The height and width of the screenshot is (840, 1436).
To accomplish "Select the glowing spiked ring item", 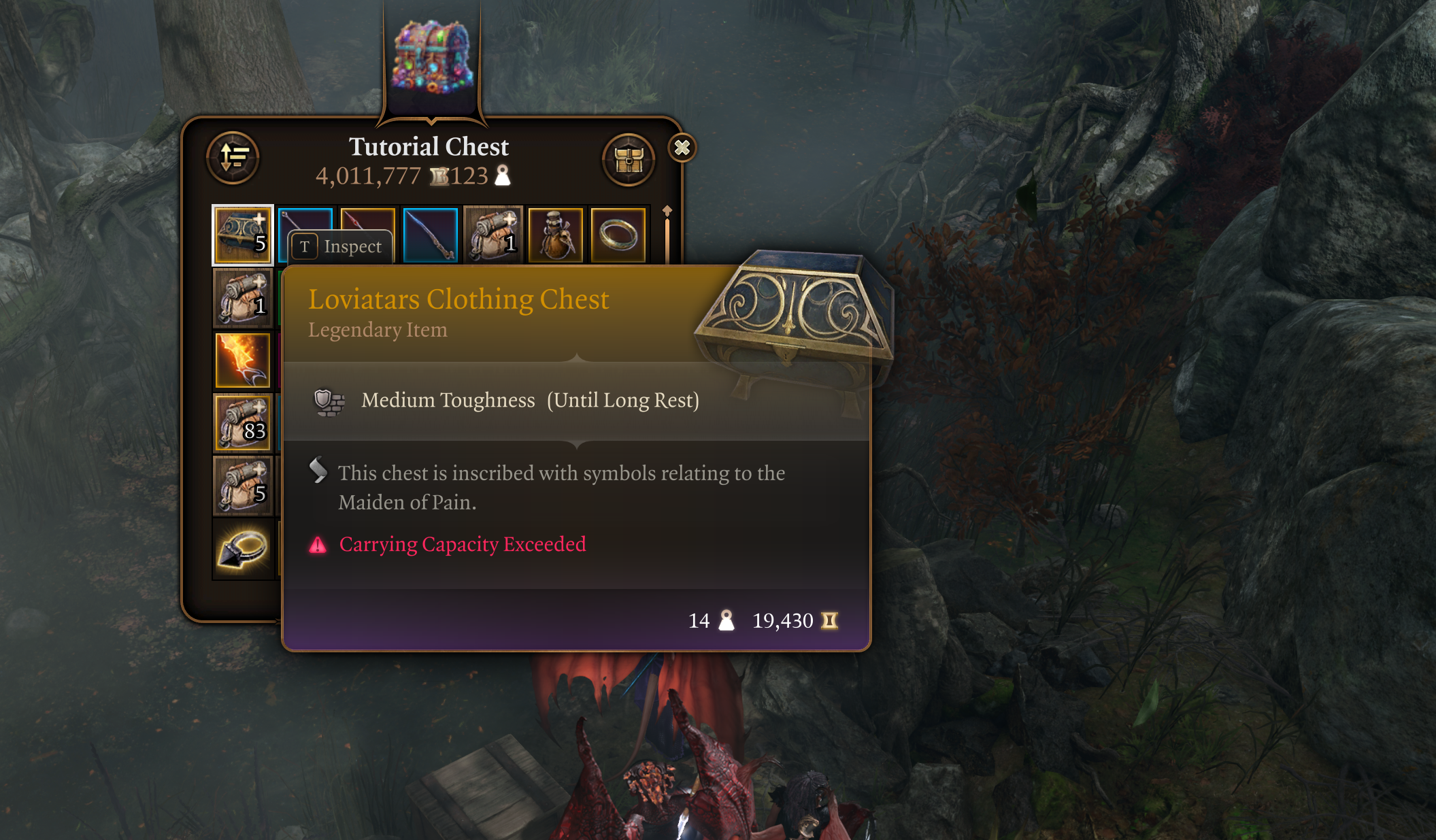I will point(242,548).
